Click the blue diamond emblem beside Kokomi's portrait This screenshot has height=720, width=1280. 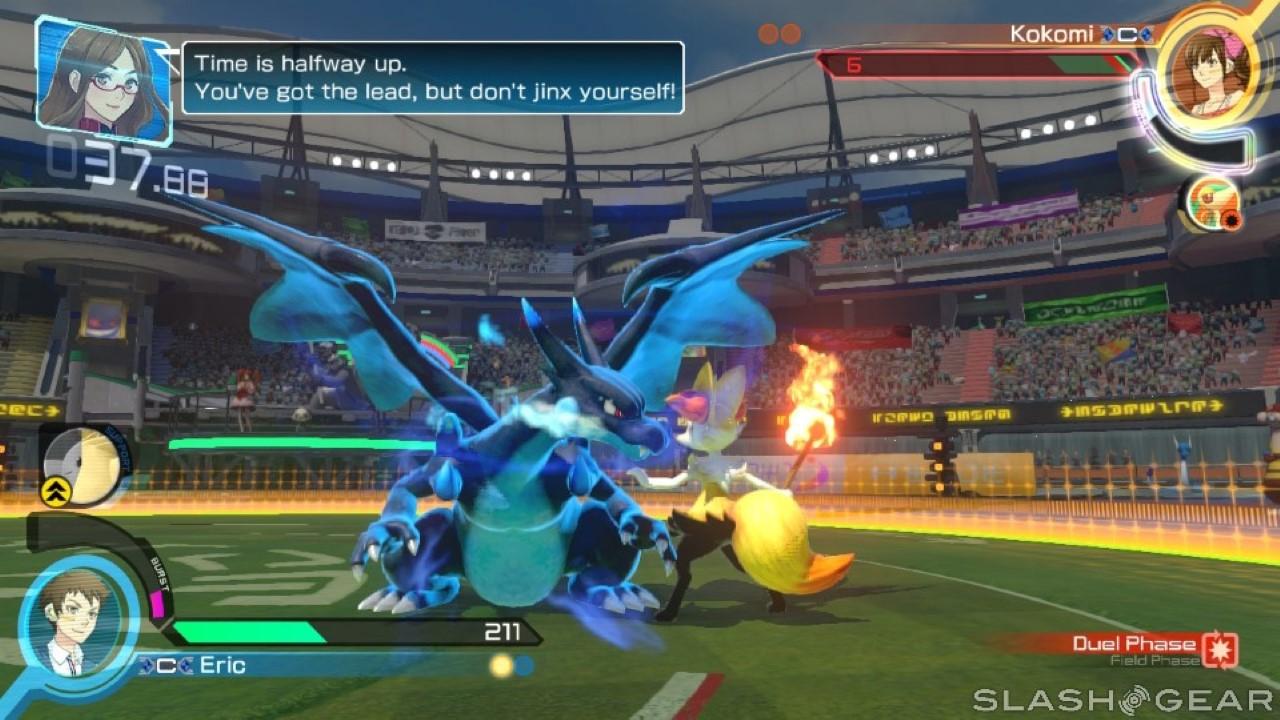click(x=1145, y=33)
